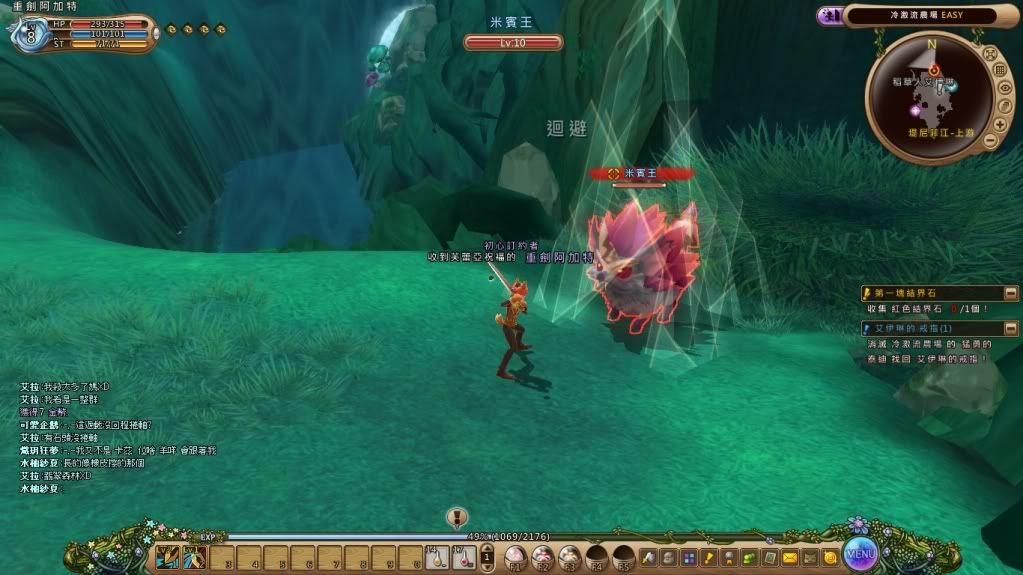Use the white potion hotbar slot
This screenshot has height=575, width=1023.
pyautogui.click(x=436, y=557)
